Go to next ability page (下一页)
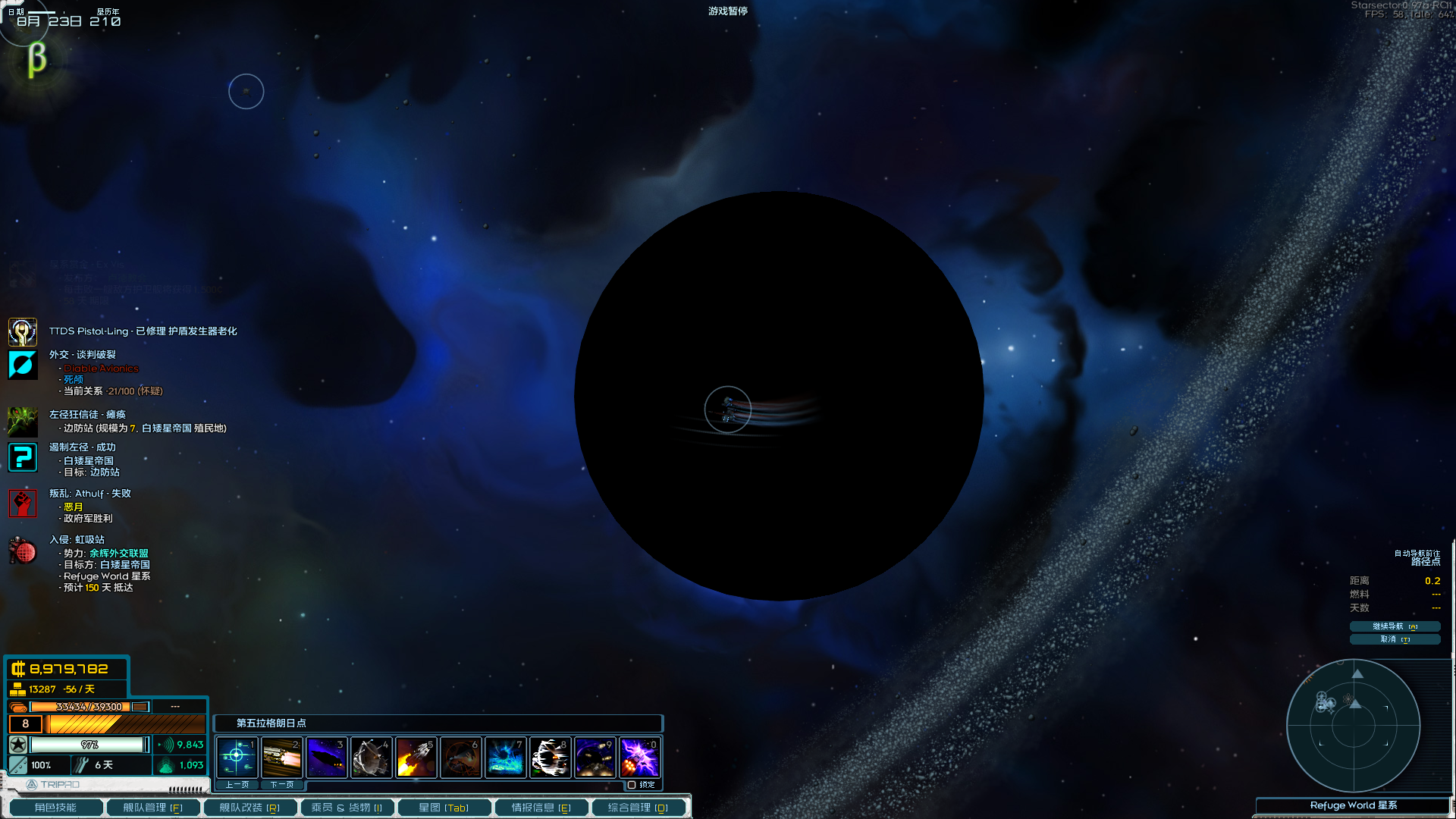The width and height of the screenshot is (1456, 819). click(x=281, y=785)
